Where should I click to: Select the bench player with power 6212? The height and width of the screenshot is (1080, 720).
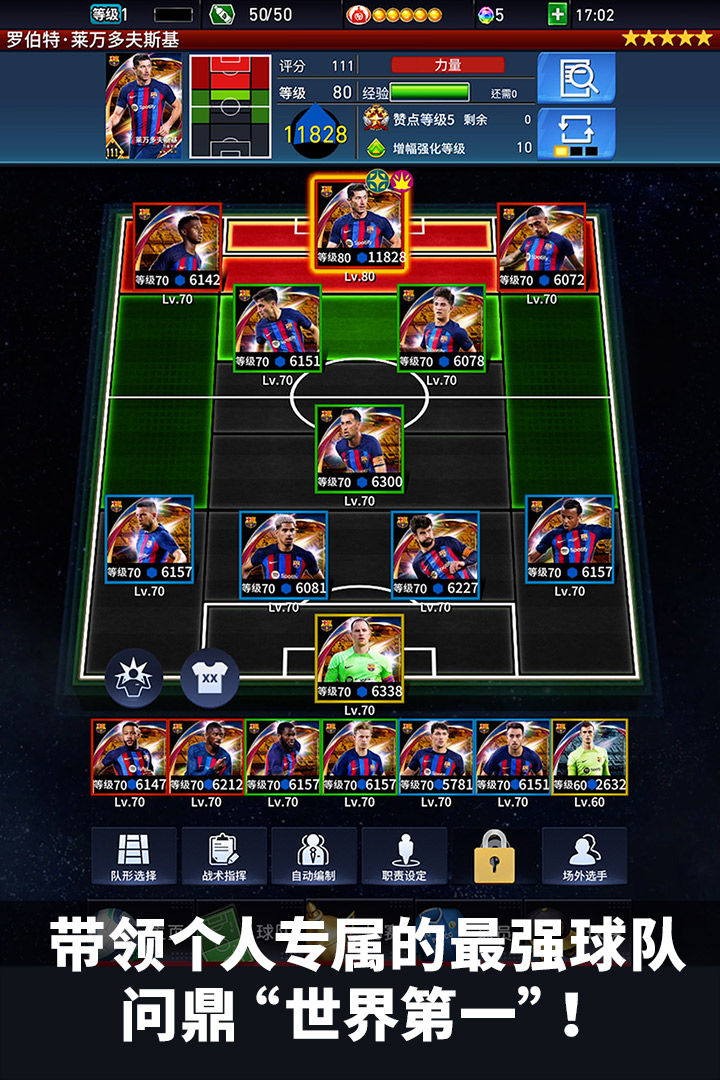click(206, 757)
